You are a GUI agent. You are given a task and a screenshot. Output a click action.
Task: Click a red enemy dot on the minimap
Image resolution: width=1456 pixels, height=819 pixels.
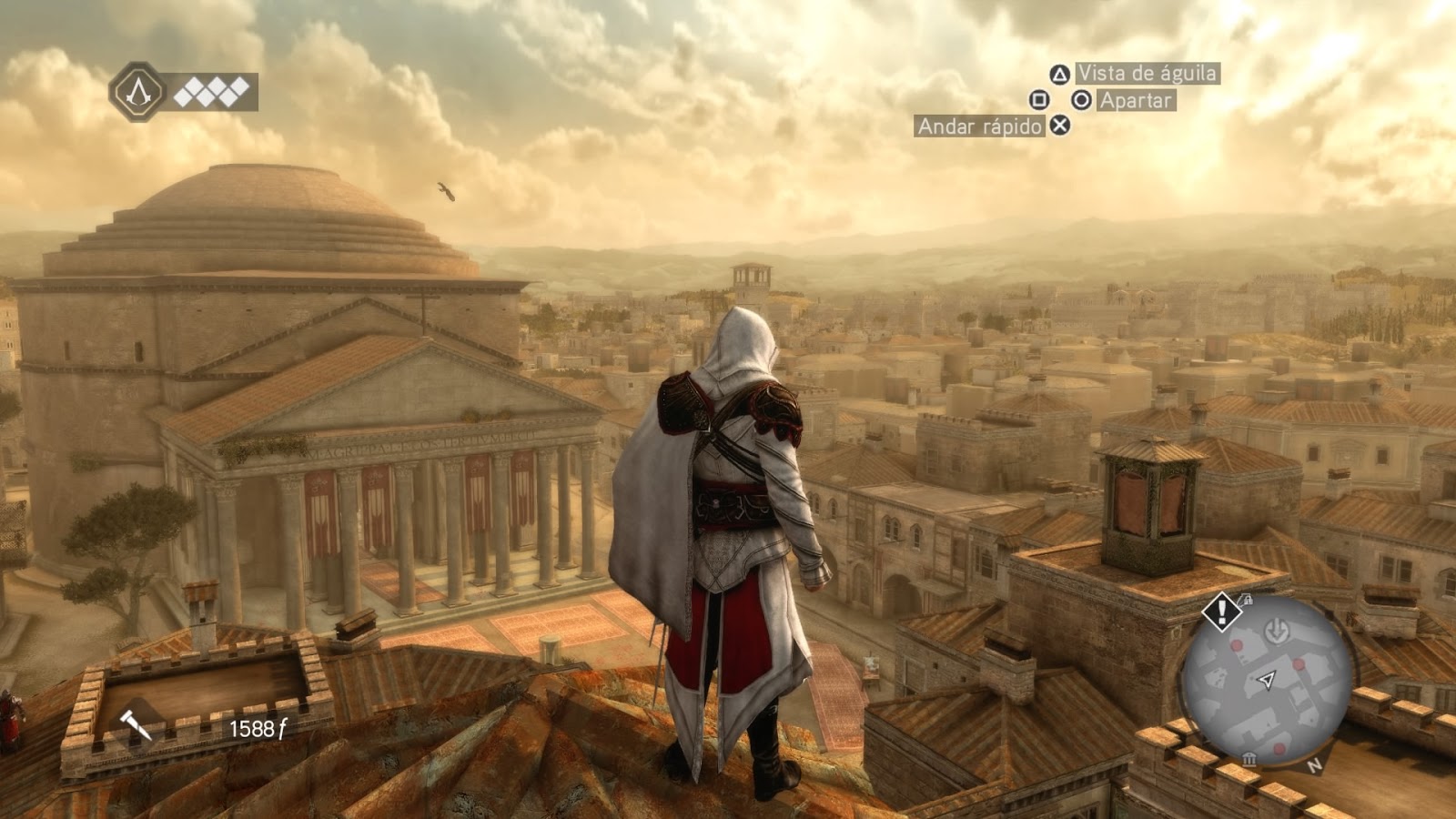(x=1237, y=645)
